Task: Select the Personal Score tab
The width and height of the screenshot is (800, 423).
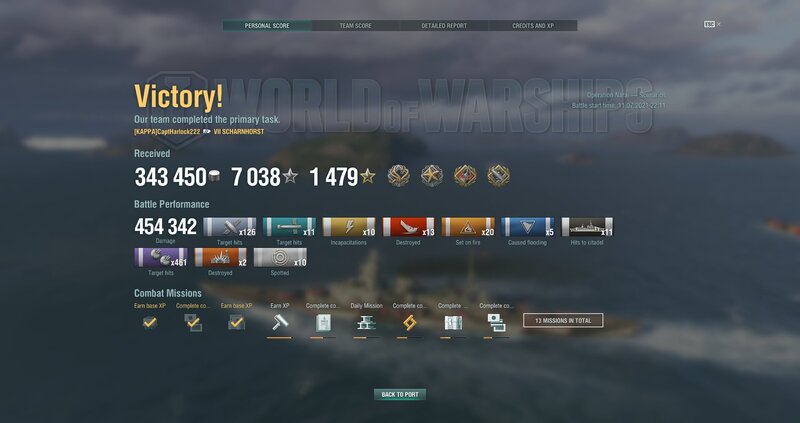Action: tap(266, 25)
